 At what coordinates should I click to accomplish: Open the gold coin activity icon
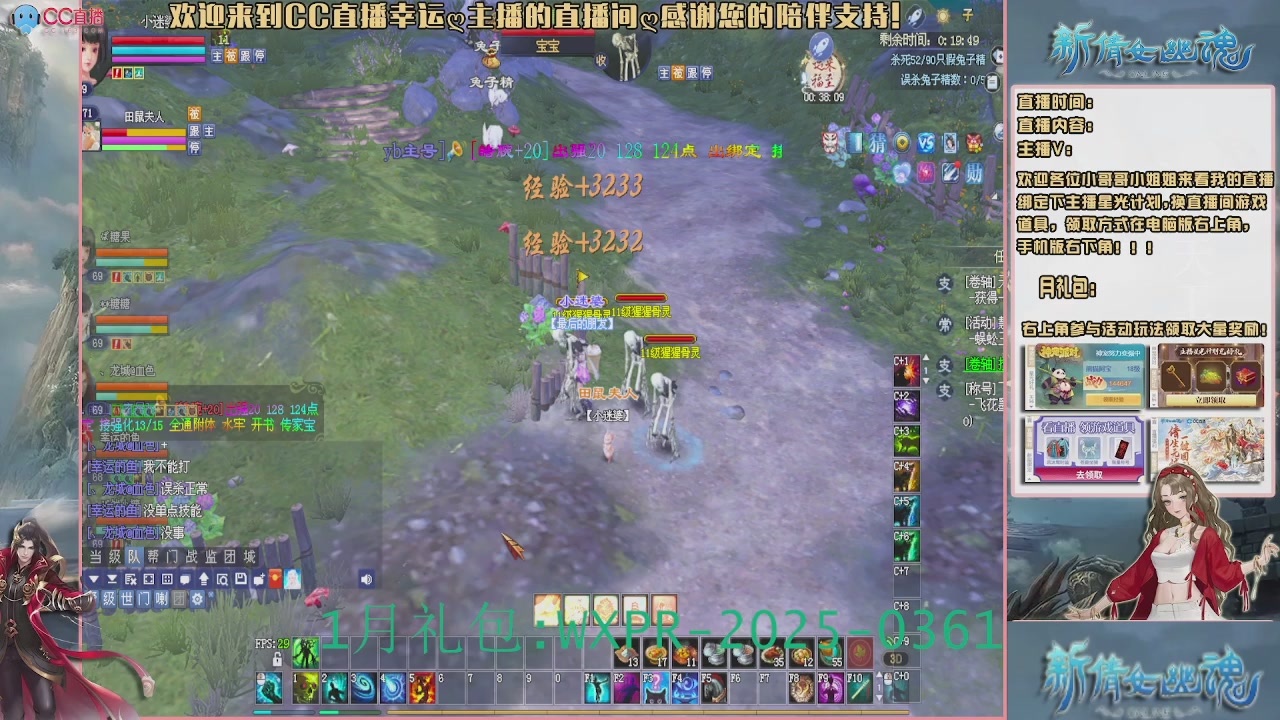[902, 142]
